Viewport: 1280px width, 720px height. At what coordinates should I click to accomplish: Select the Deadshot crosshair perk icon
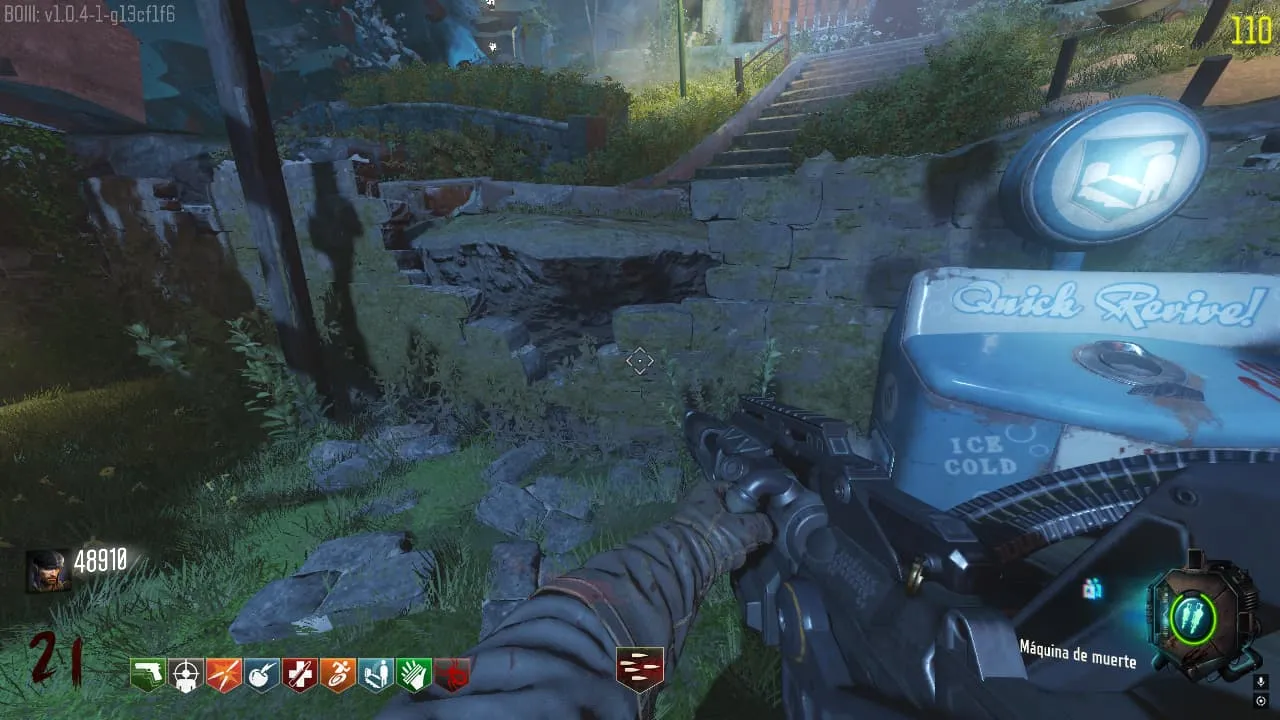tap(186, 675)
